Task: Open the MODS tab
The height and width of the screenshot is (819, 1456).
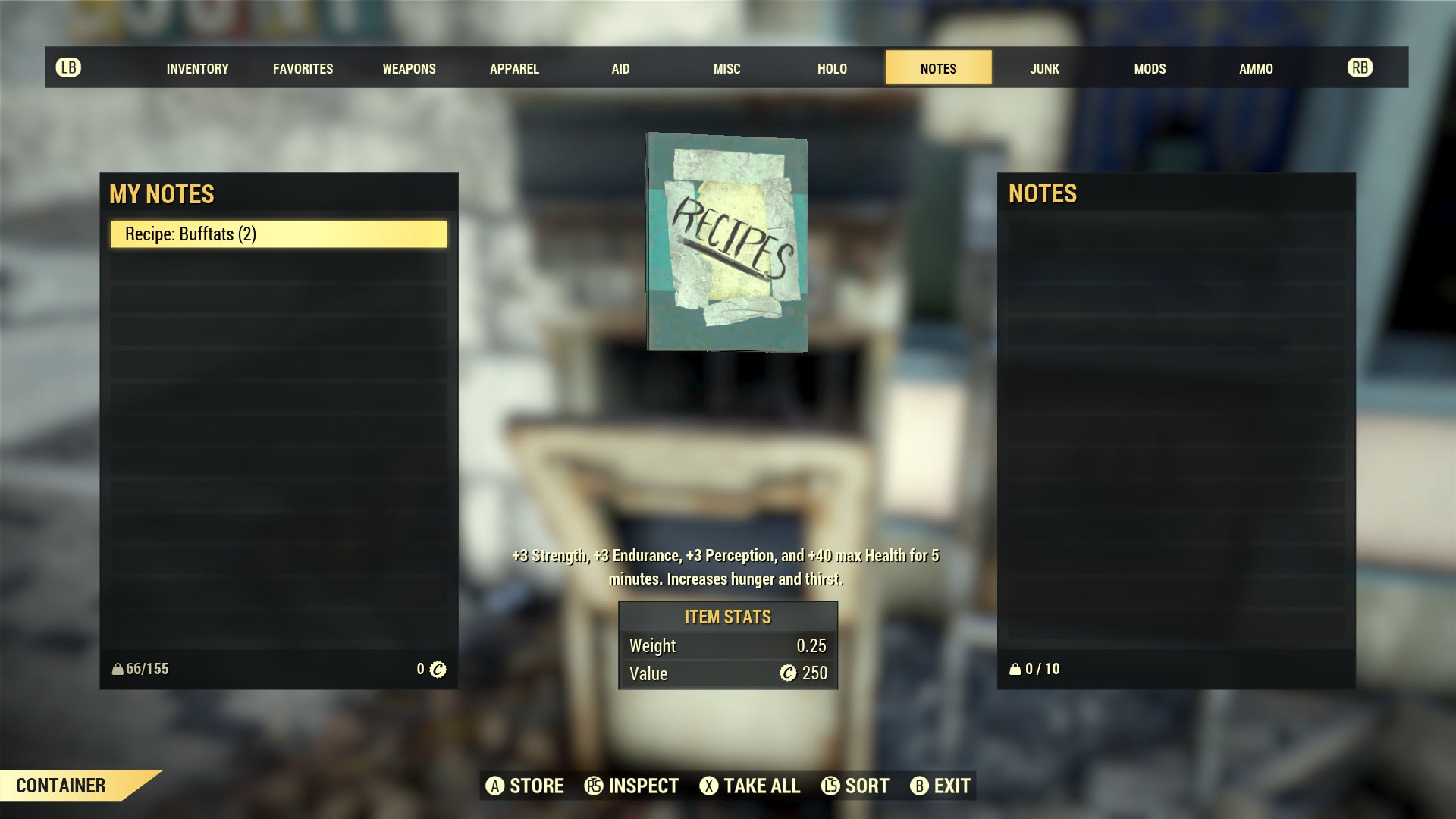Action: click(x=1150, y=67)
